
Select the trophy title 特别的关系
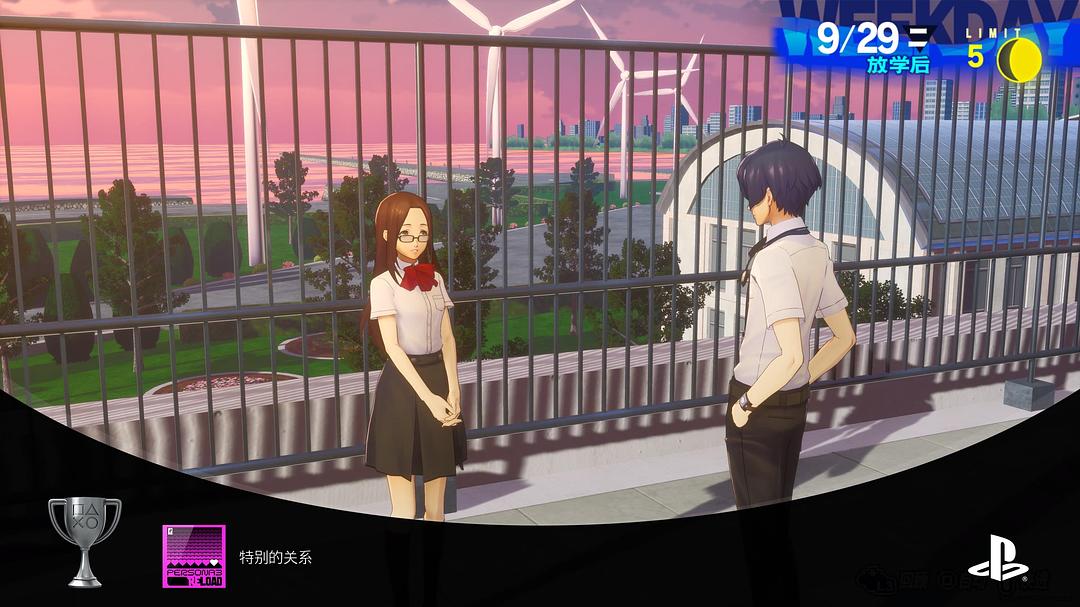275,557
